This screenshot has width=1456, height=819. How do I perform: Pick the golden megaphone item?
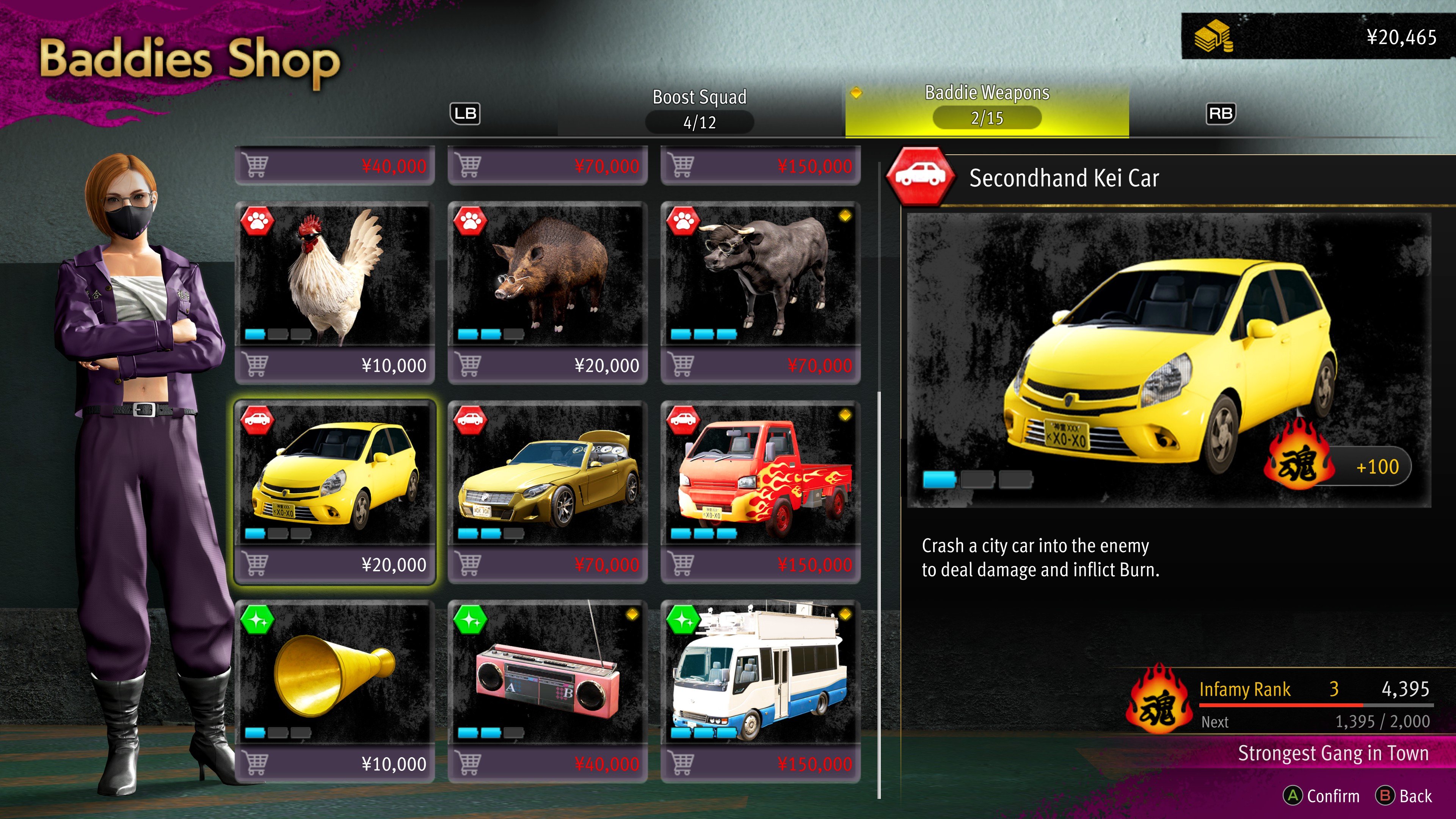coord(334,674)
